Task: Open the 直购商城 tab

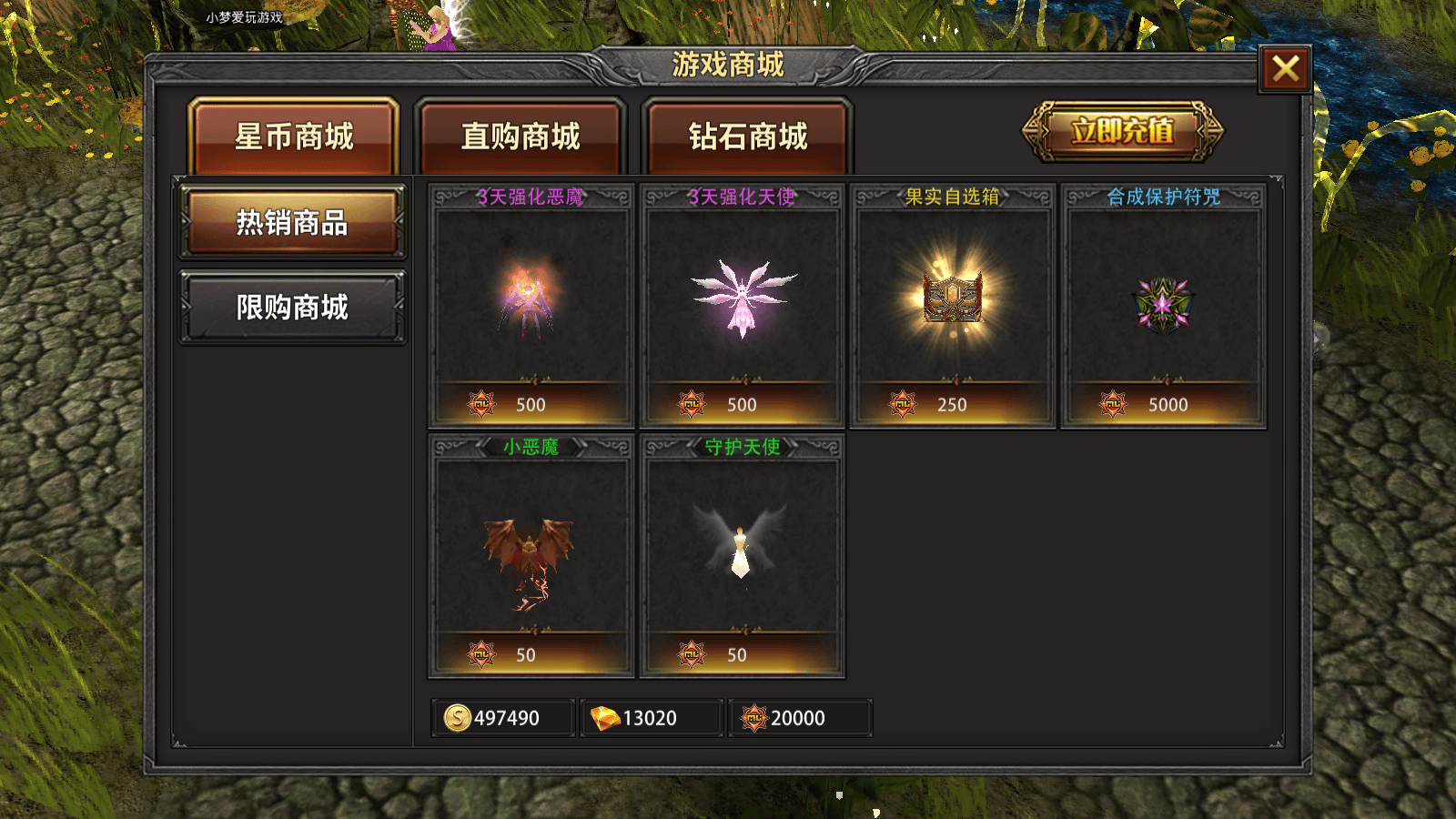Action: [x=521, y=136]
